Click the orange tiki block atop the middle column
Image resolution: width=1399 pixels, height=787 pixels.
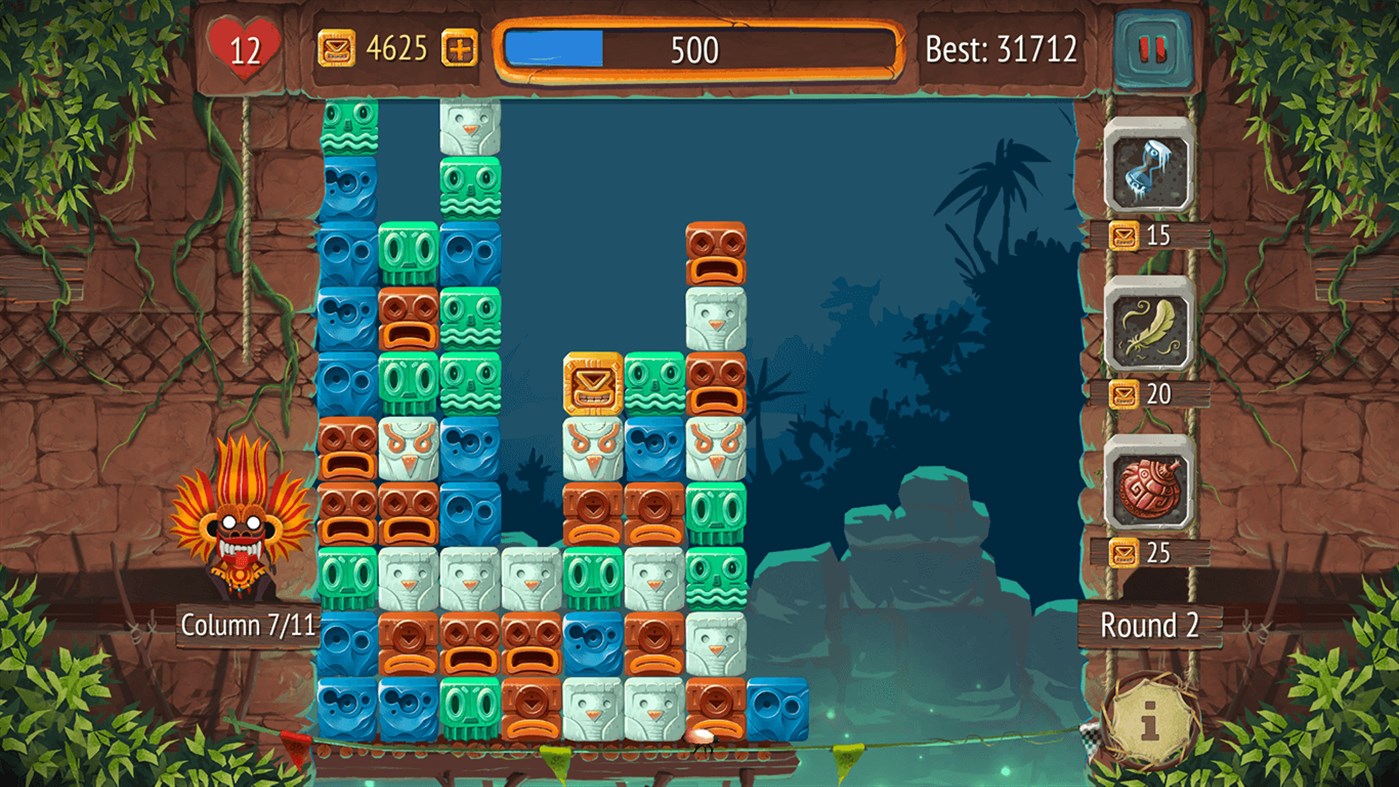(x=716, y=251)
